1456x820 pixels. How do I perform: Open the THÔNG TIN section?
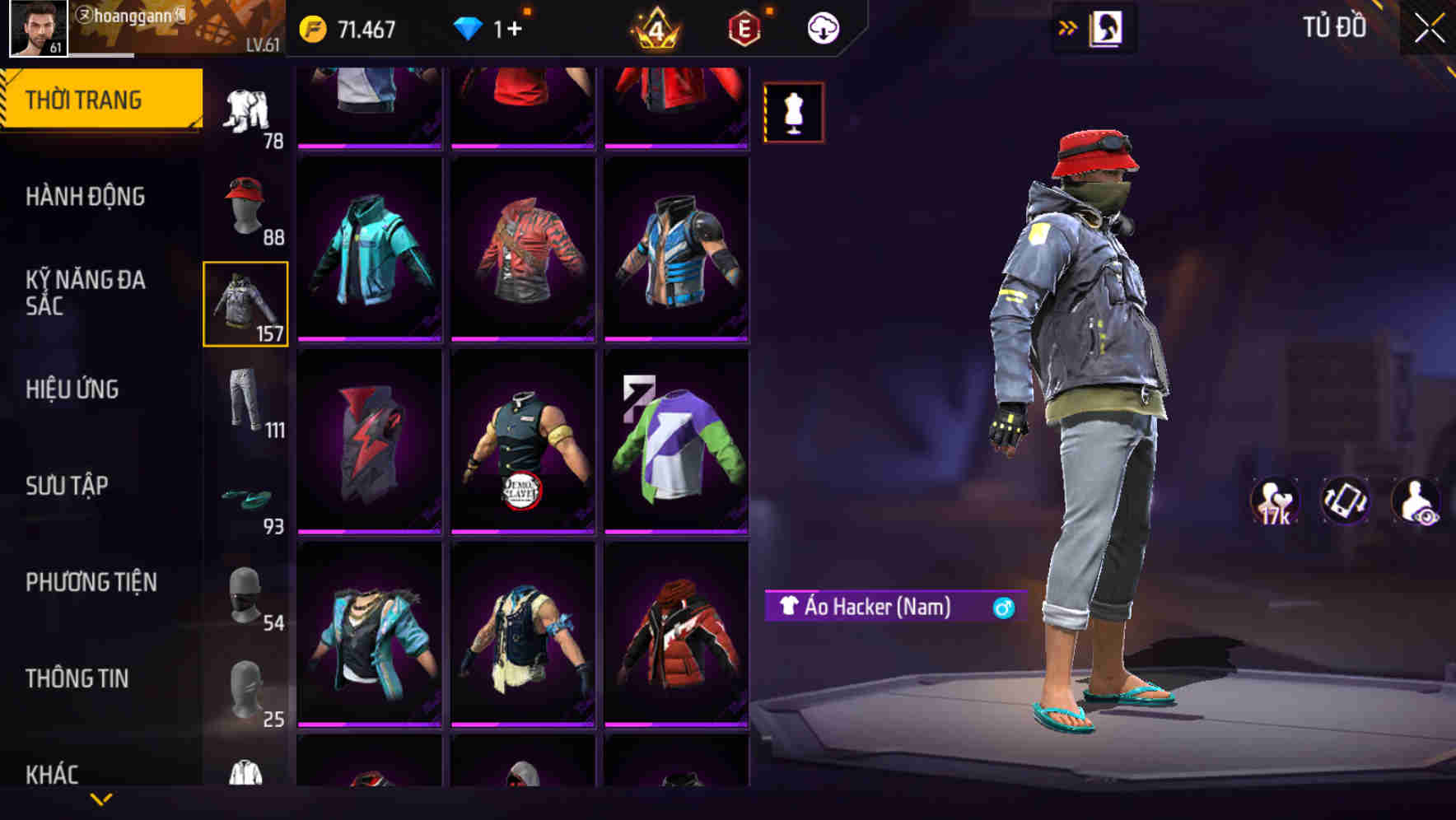point(78,678)
